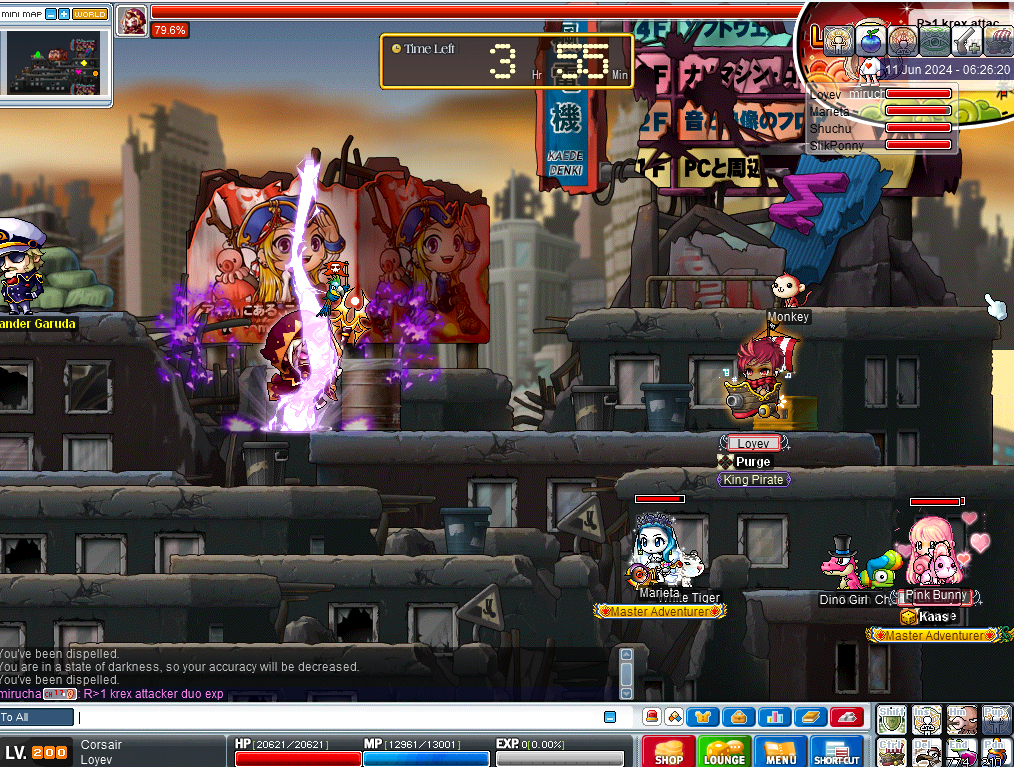The width and height of the screenshot is (1014, 767).
Task: Open the World map button
Action: coord(90,14)
